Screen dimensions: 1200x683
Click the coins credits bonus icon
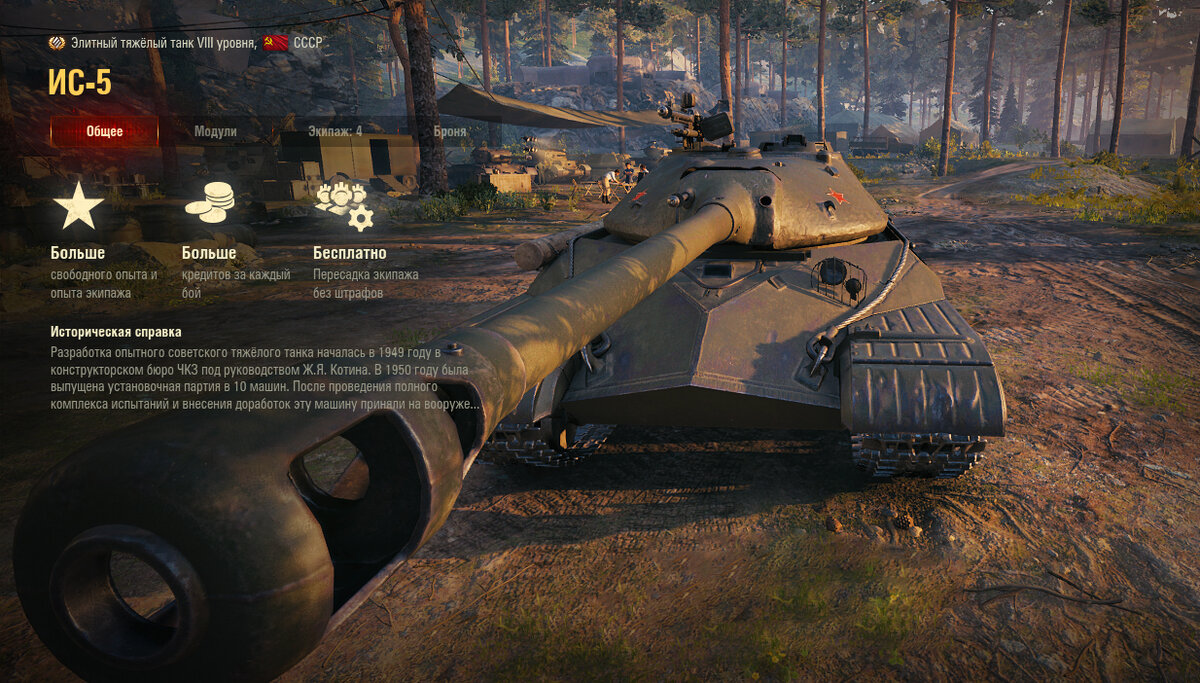[x=209, y=202]
